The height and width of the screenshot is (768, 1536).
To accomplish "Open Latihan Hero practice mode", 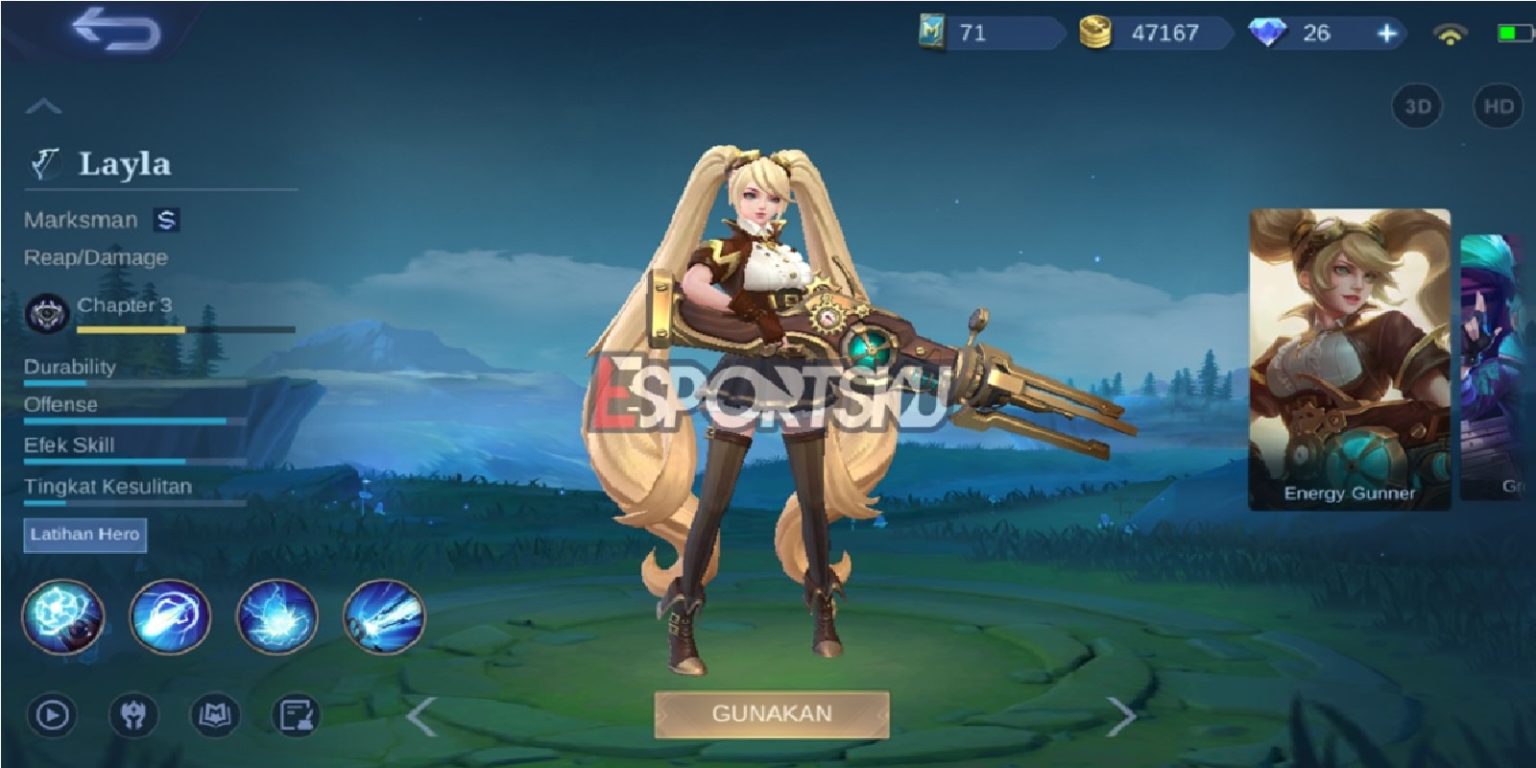I will (83, 535).
